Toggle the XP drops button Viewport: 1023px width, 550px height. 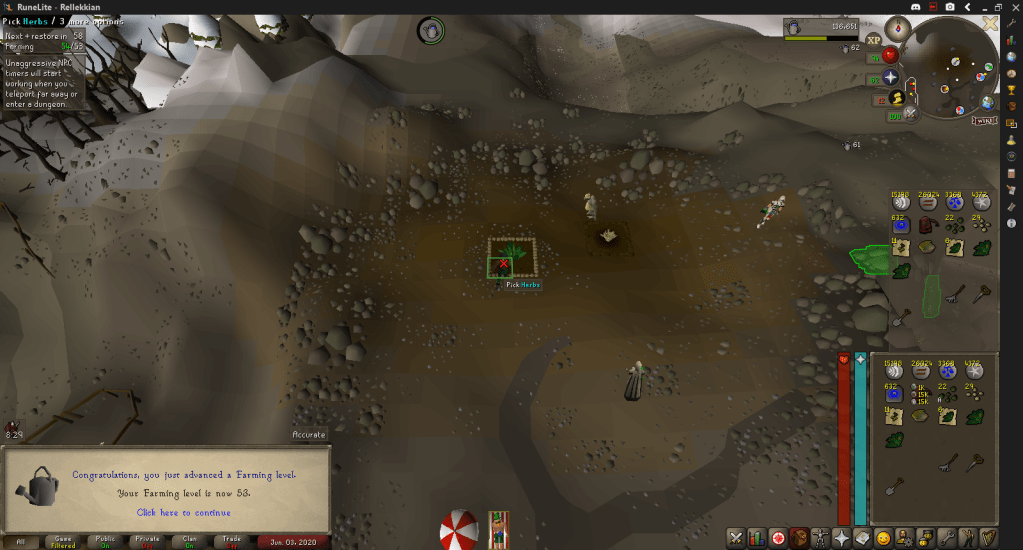pyautogui.click(x=873, y=40)
